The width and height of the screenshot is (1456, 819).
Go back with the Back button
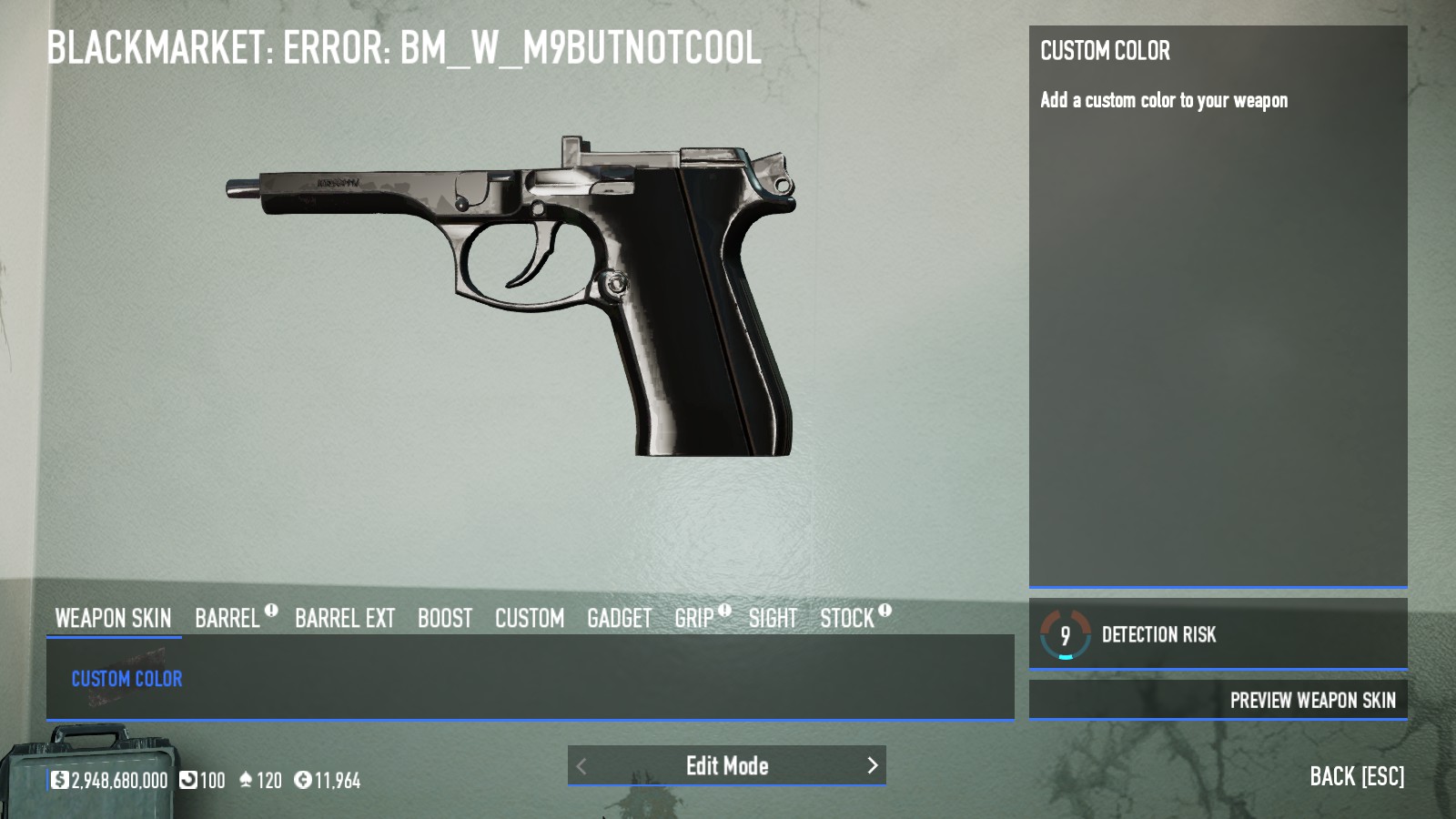tap(1356, 776)
